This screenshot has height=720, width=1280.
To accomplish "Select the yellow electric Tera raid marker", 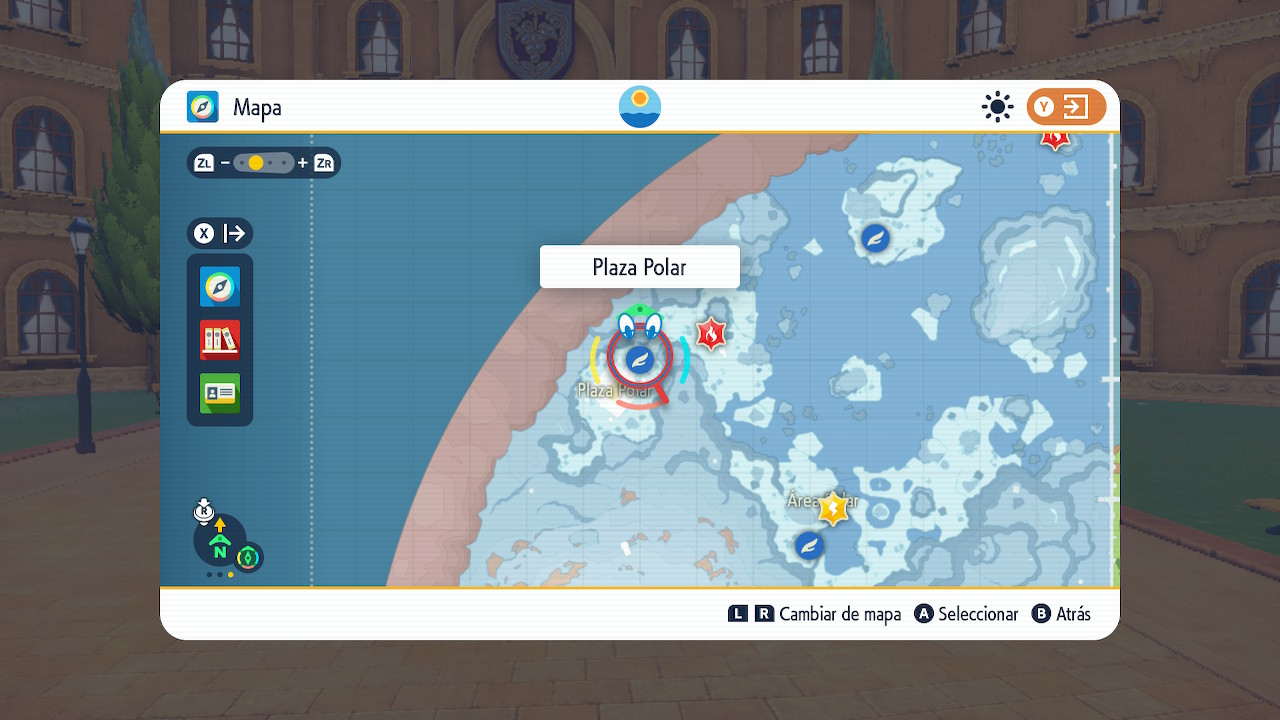I will [x=833, y=509].
